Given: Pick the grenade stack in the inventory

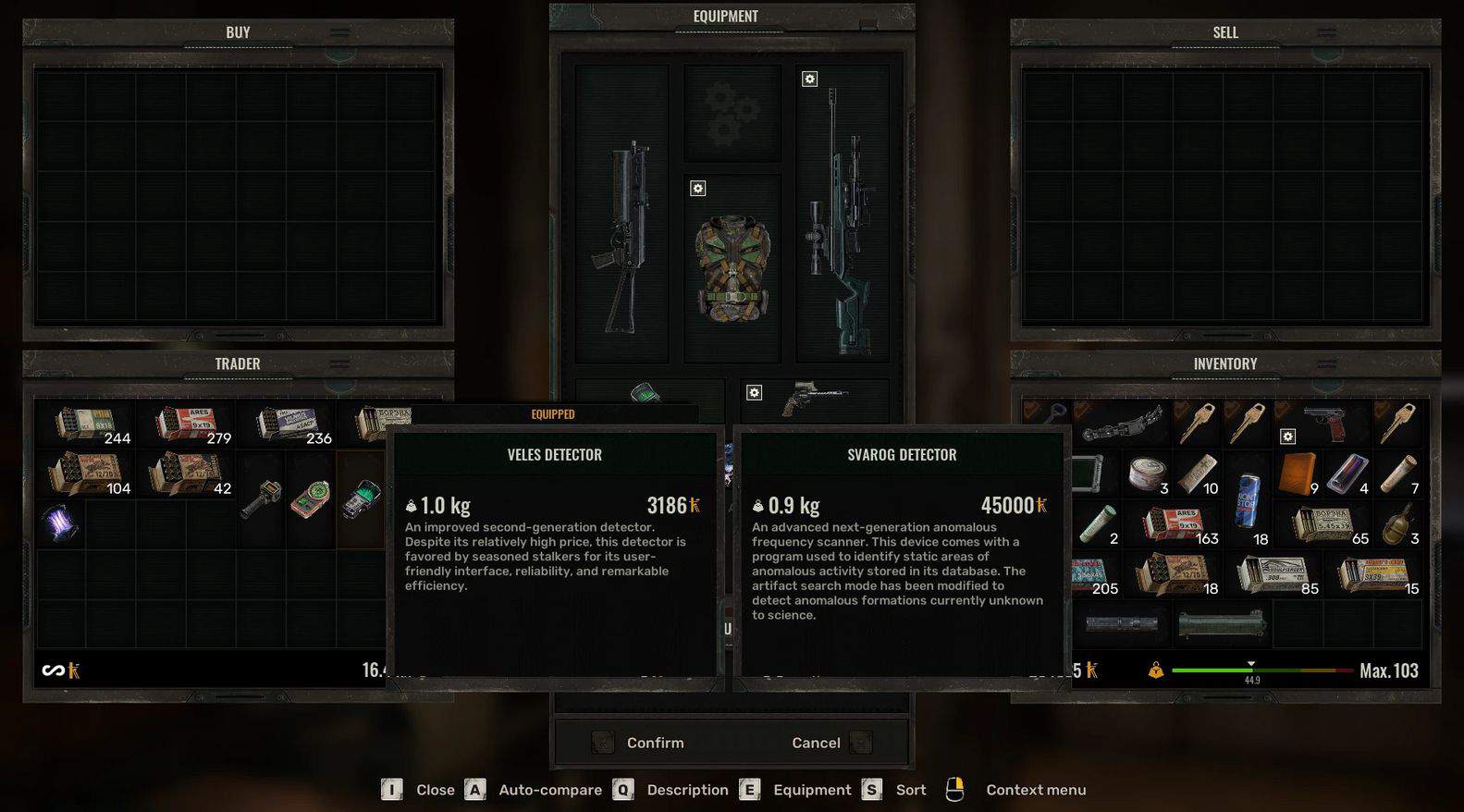Looking at the screenshot, I should [x=1398, y=524].
